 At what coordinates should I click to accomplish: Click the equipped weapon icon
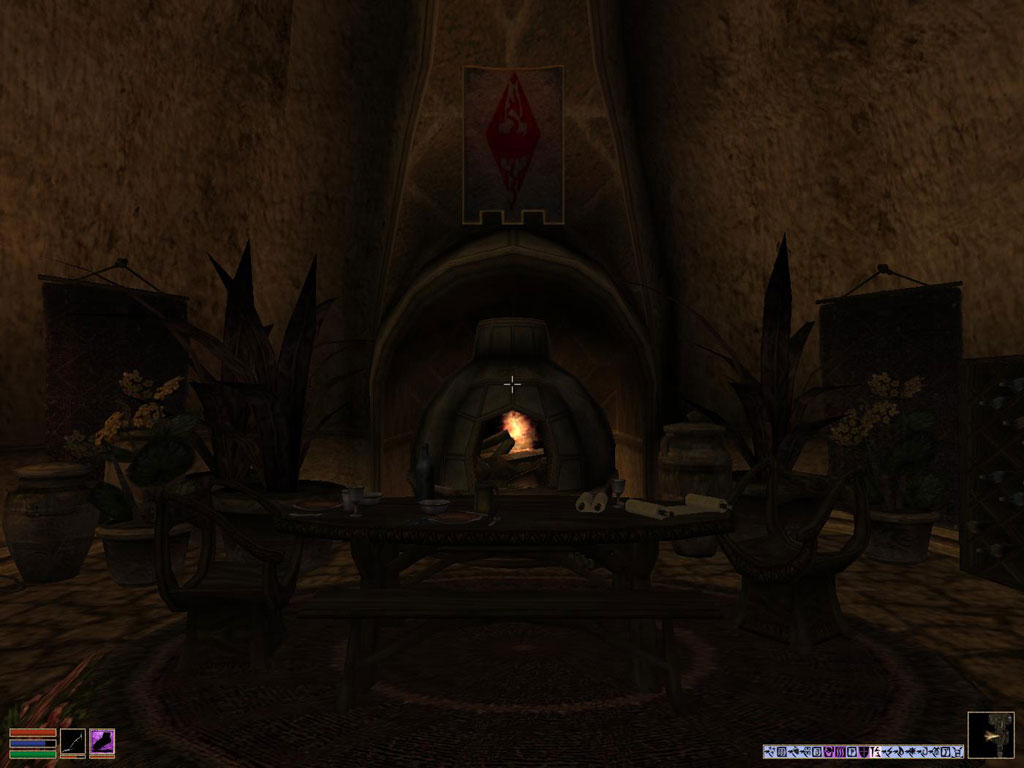click(x=72, y=742)
